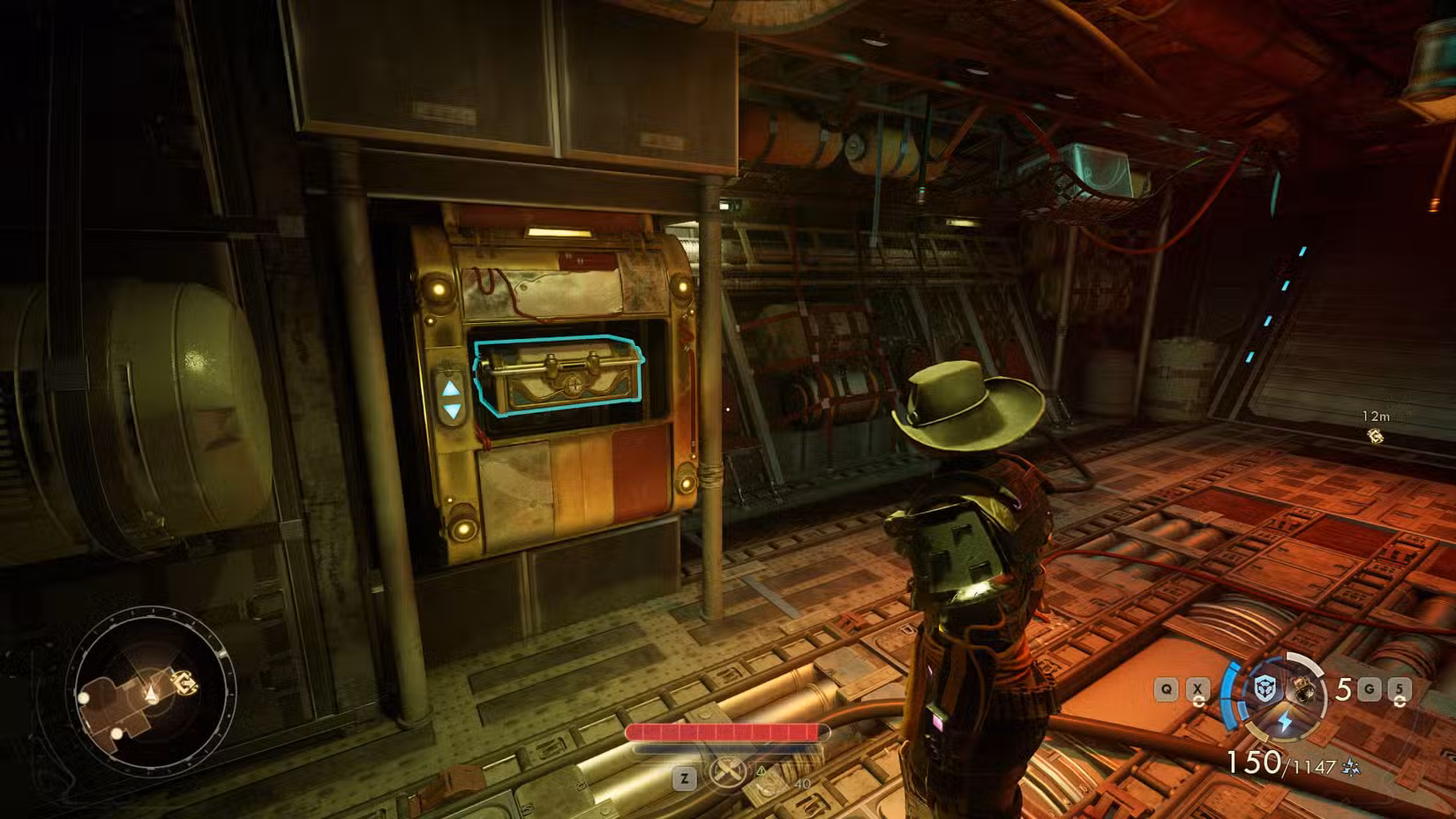Screen dimensions: 1456x819
Task: Click the Z key prompt badge
Action: point(685,778)
